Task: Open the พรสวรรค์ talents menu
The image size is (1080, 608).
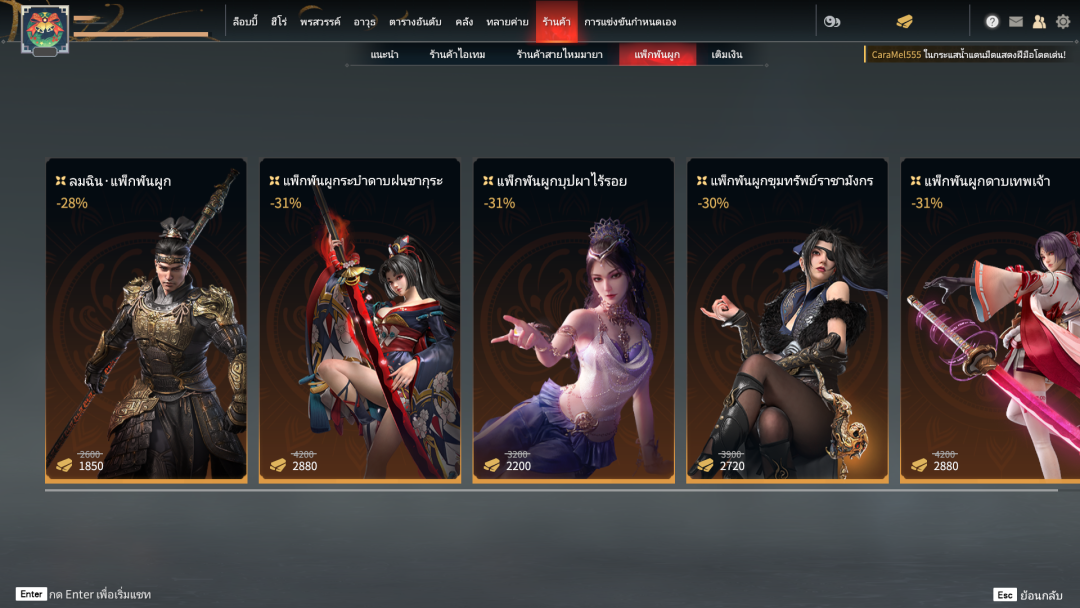Action: 320,21
